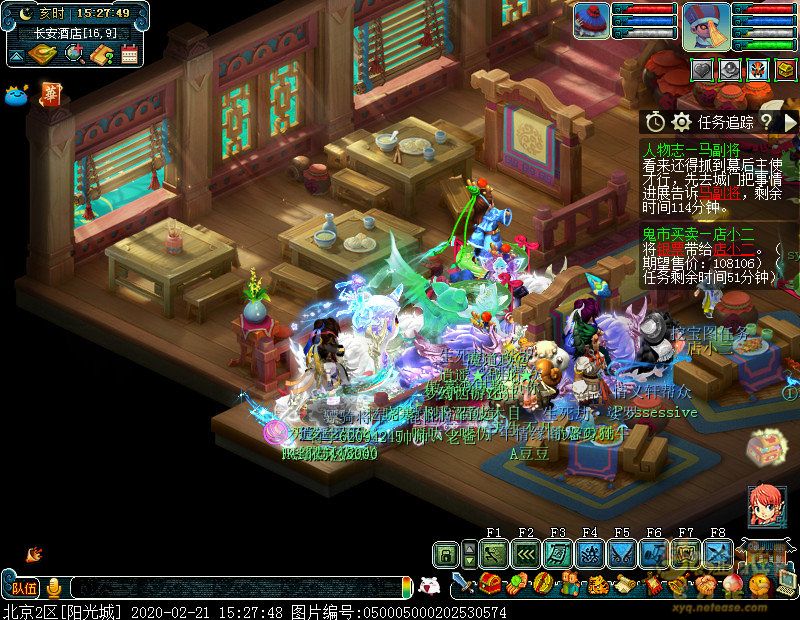Collapse the time and location panel
800x620 pixels.
pos(16,57)
